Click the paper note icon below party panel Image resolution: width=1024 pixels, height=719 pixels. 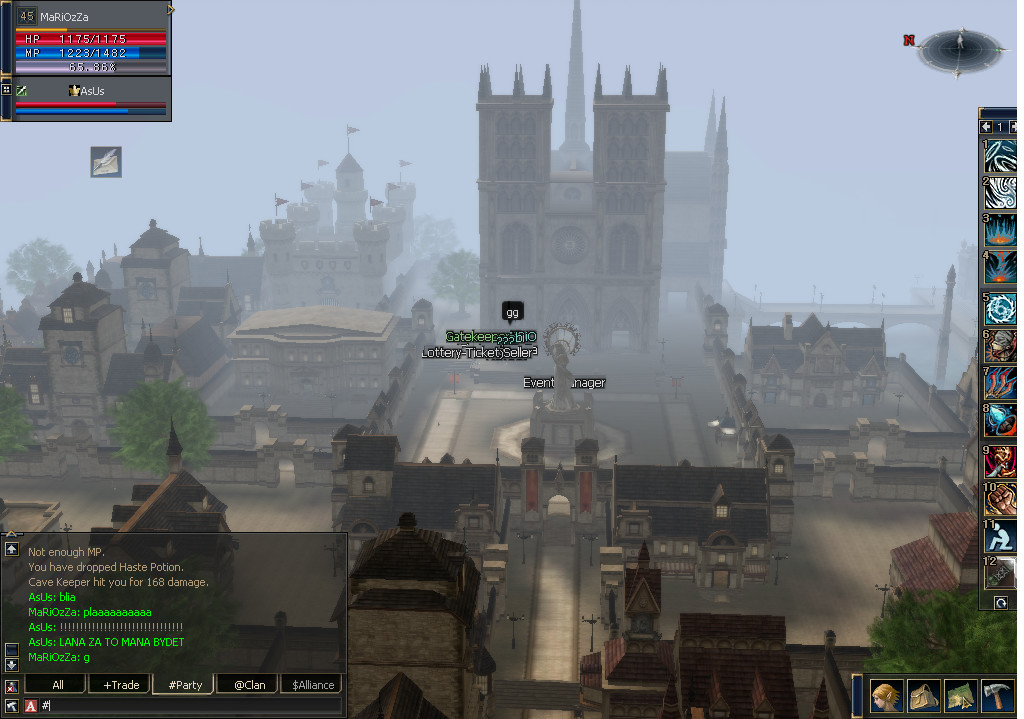coord(106,161)
